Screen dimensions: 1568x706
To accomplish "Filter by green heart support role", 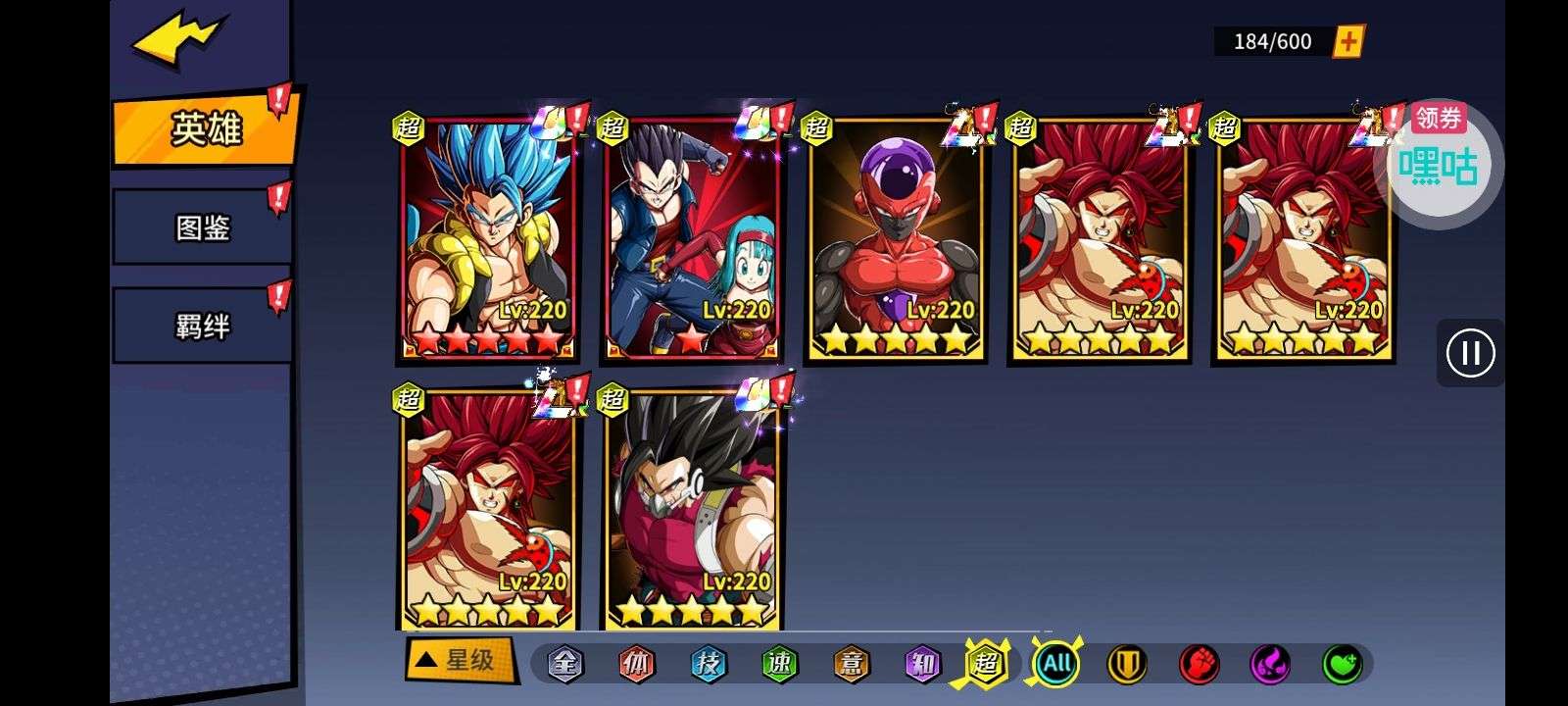I will point(1342,664).
